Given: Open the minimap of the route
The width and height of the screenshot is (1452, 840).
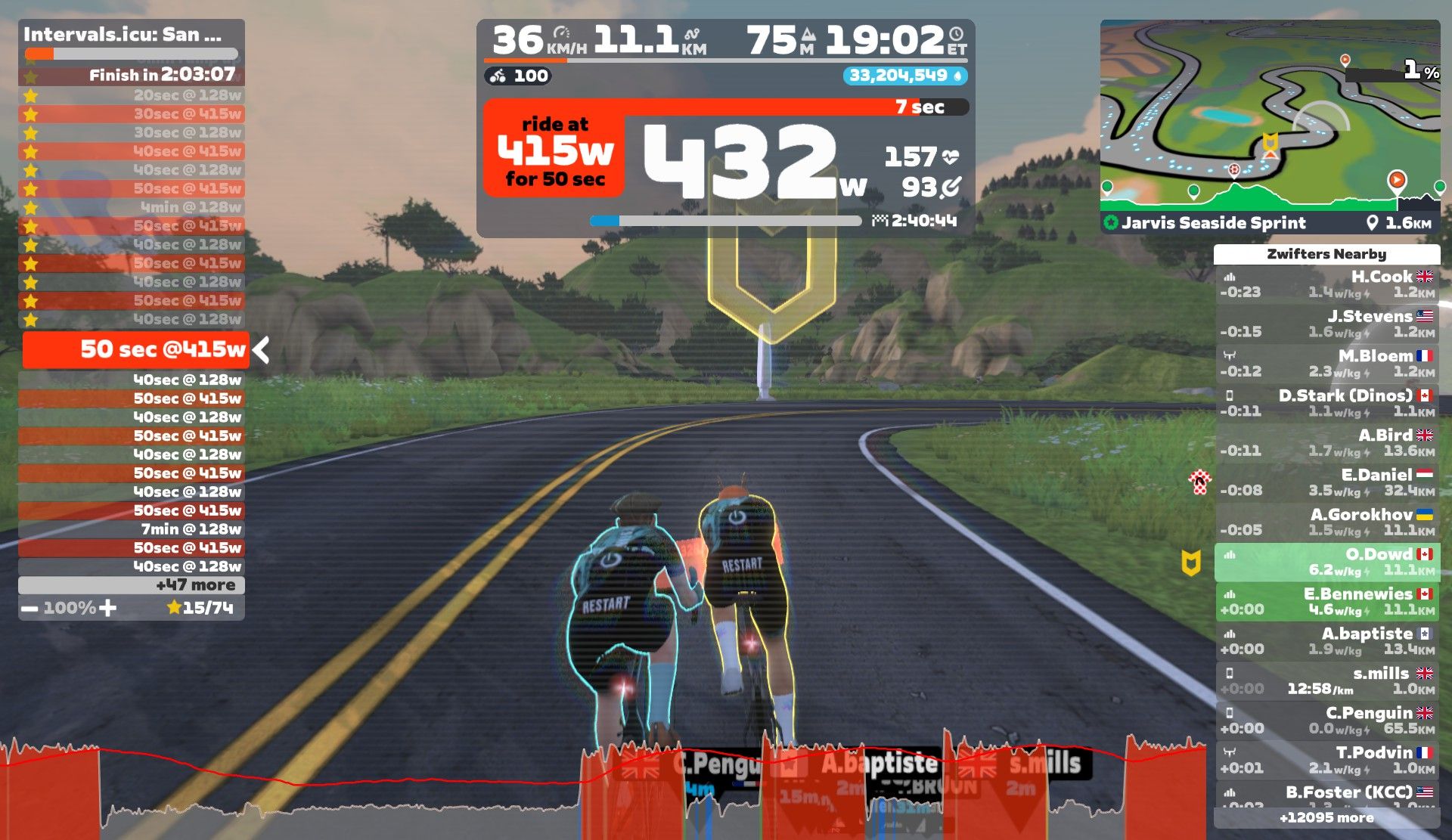Looking at the screenshot, I should click(x=1270, y=113).
